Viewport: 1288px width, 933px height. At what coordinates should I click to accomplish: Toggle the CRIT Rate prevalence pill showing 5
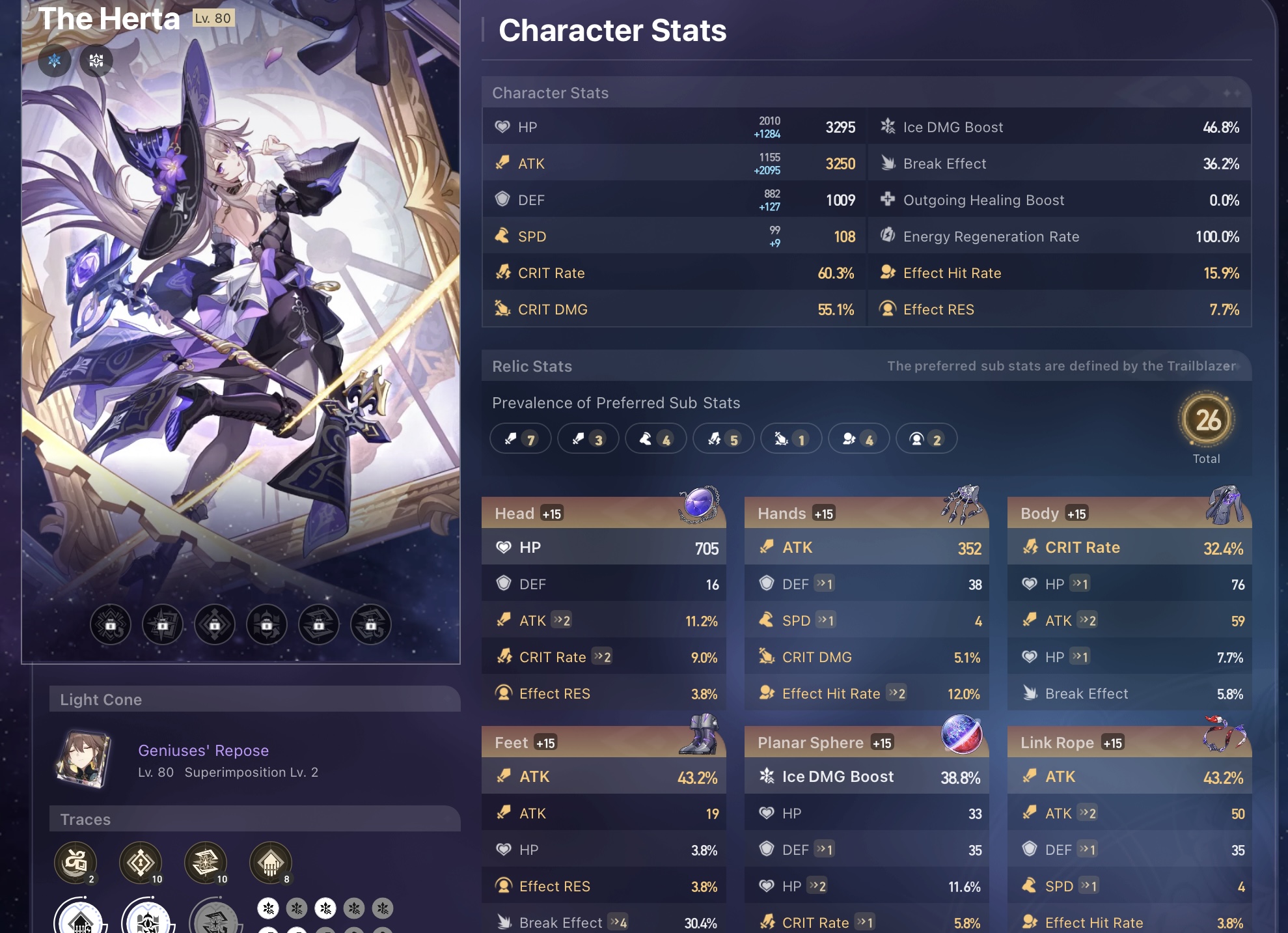(x=724, y=438)
